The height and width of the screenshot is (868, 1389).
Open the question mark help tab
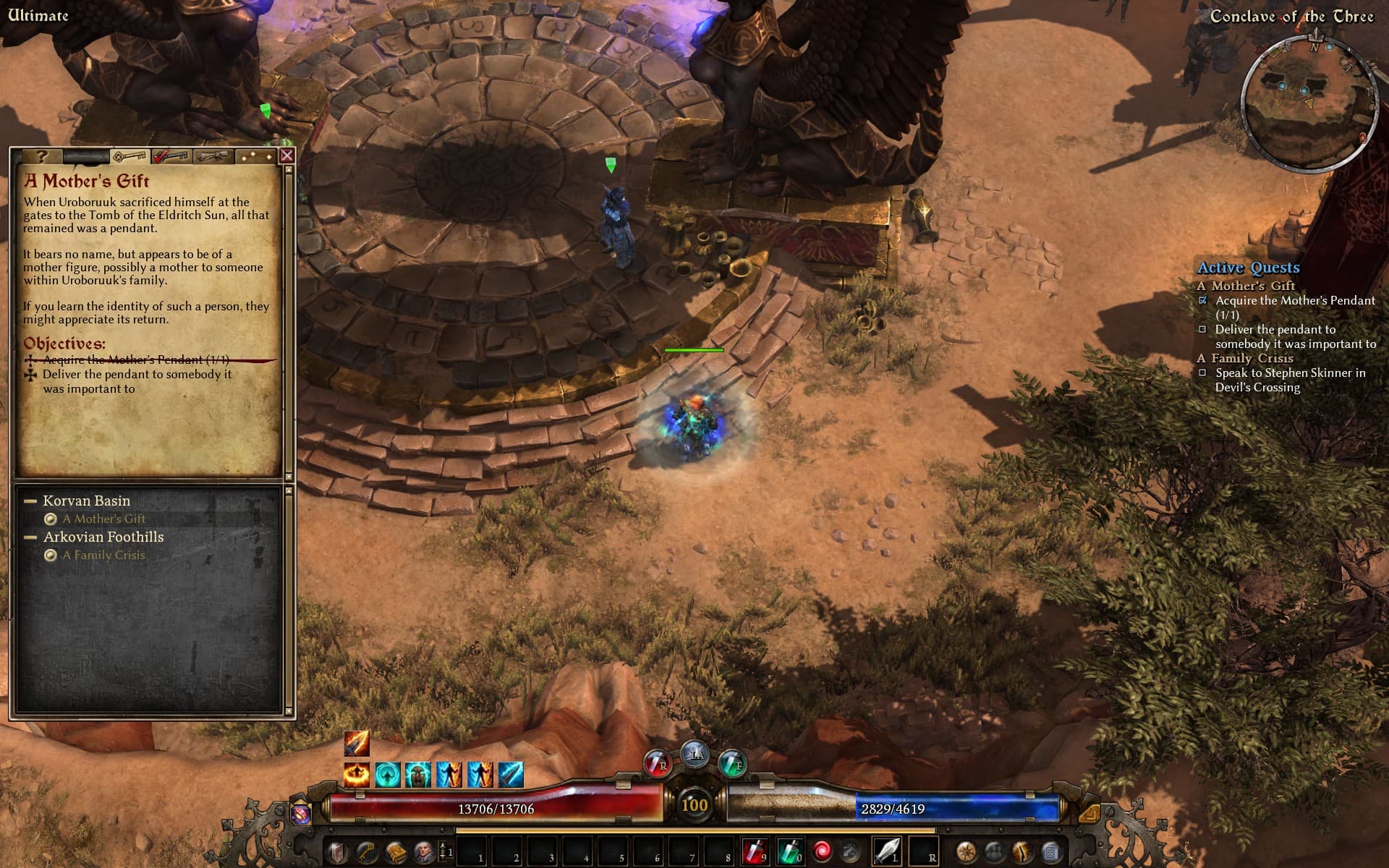pos(41,156)
